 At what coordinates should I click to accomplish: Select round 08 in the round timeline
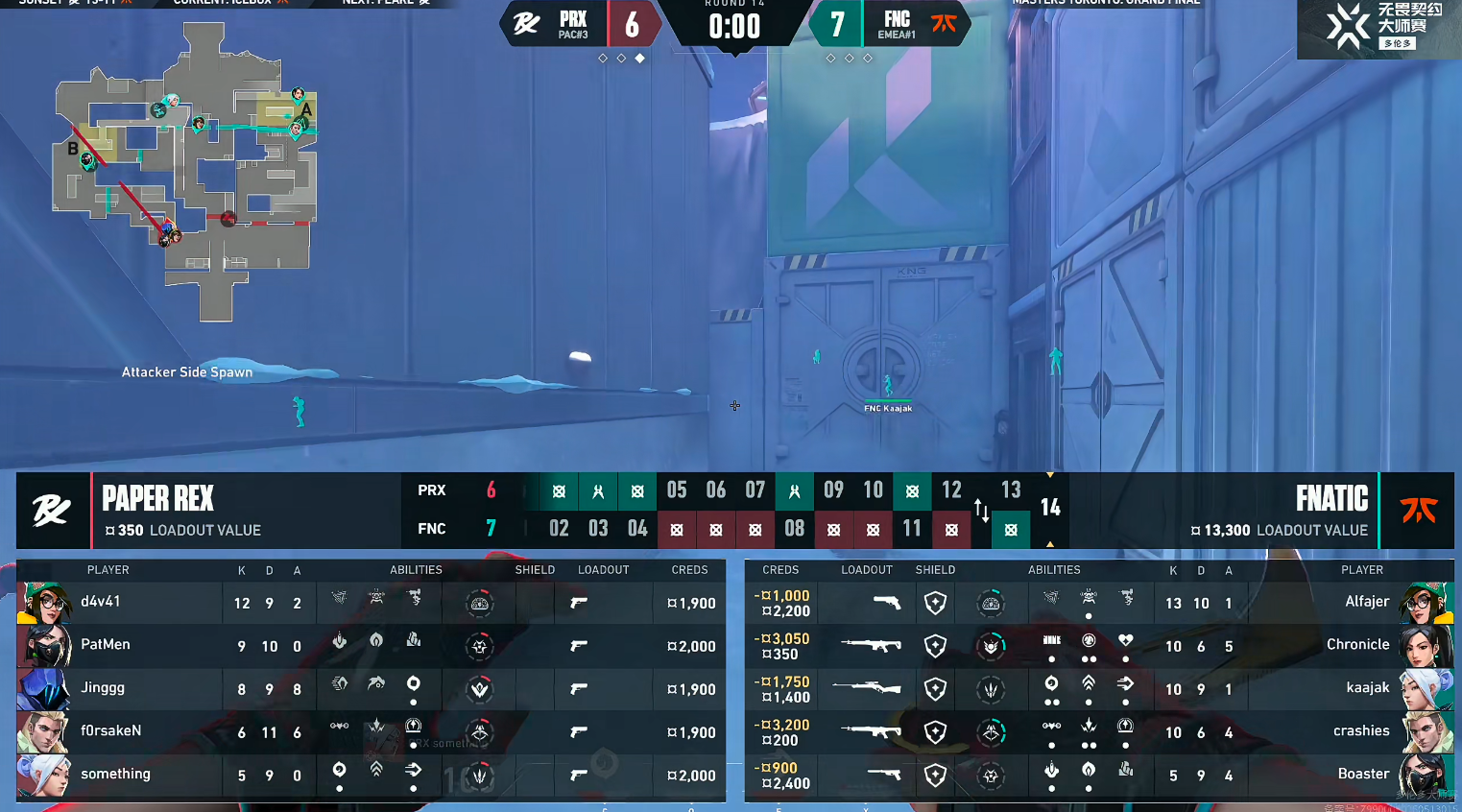tap(794, 528)
